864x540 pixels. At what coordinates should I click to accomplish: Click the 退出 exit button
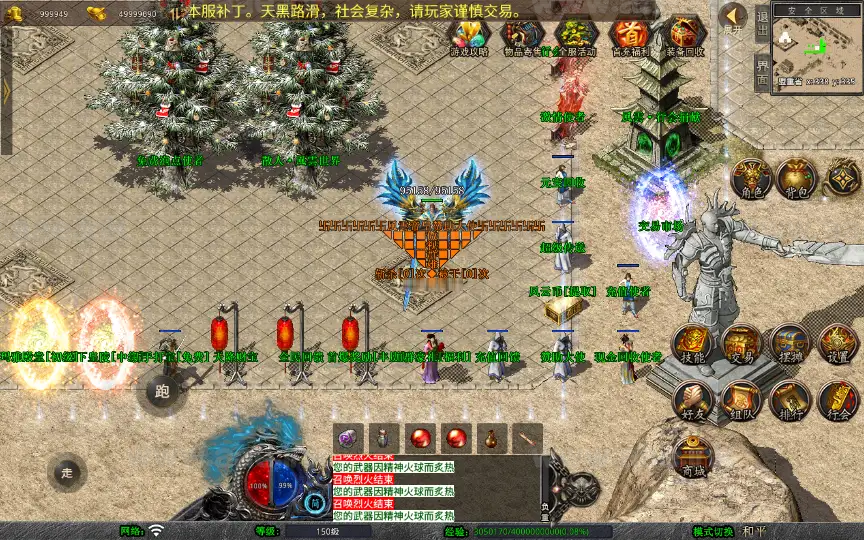762,24
